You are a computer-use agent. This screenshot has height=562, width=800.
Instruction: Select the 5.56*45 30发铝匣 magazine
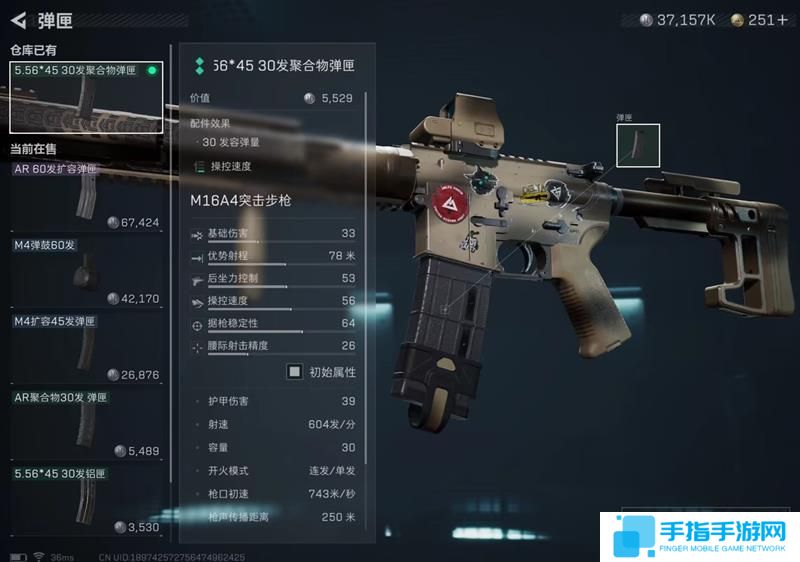pyautogui.click(x=86, y=501)
